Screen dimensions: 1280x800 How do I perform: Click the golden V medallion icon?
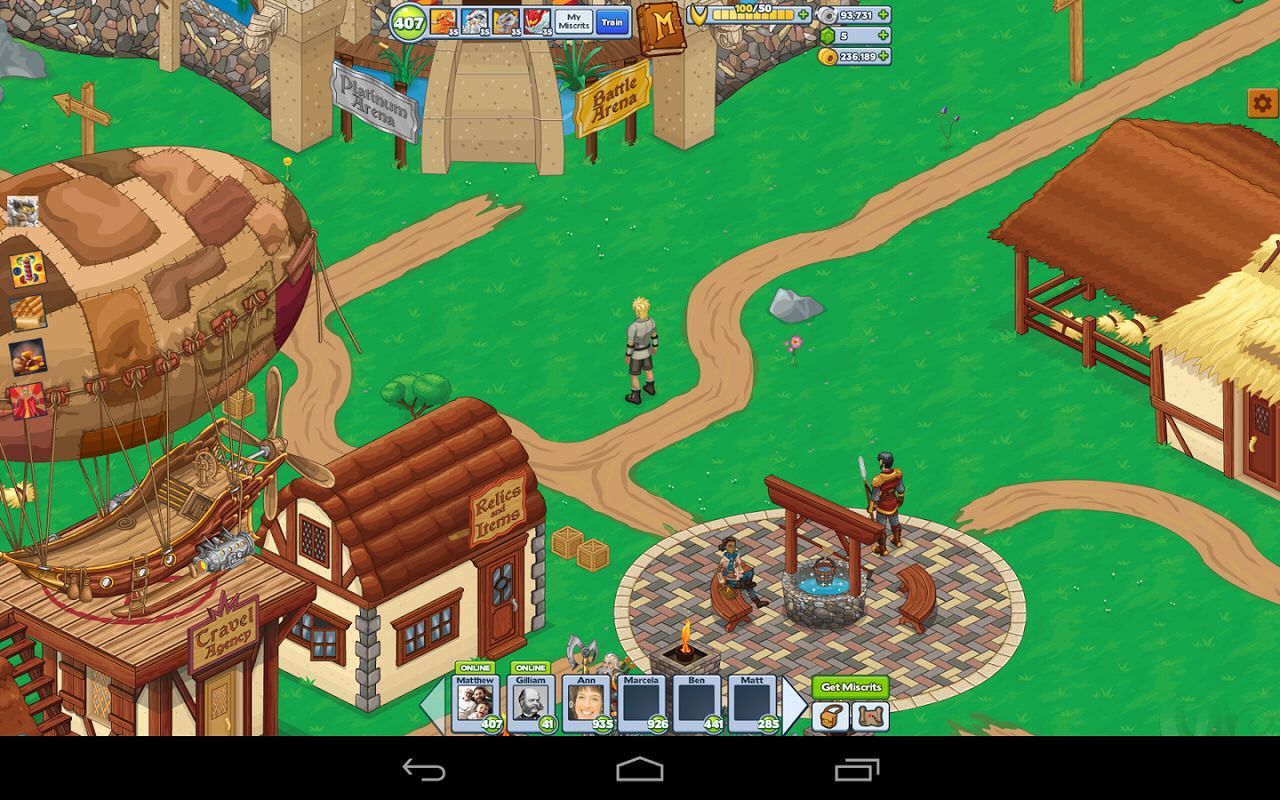(x=700, y=14)
